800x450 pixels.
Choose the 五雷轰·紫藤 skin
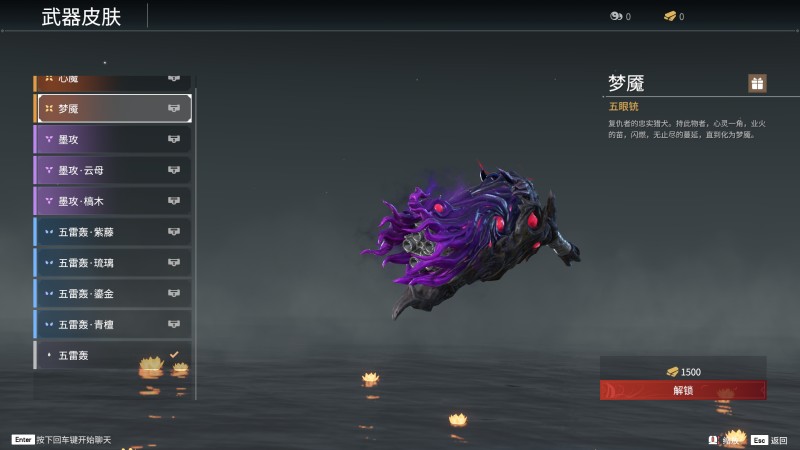click(113, 232)
